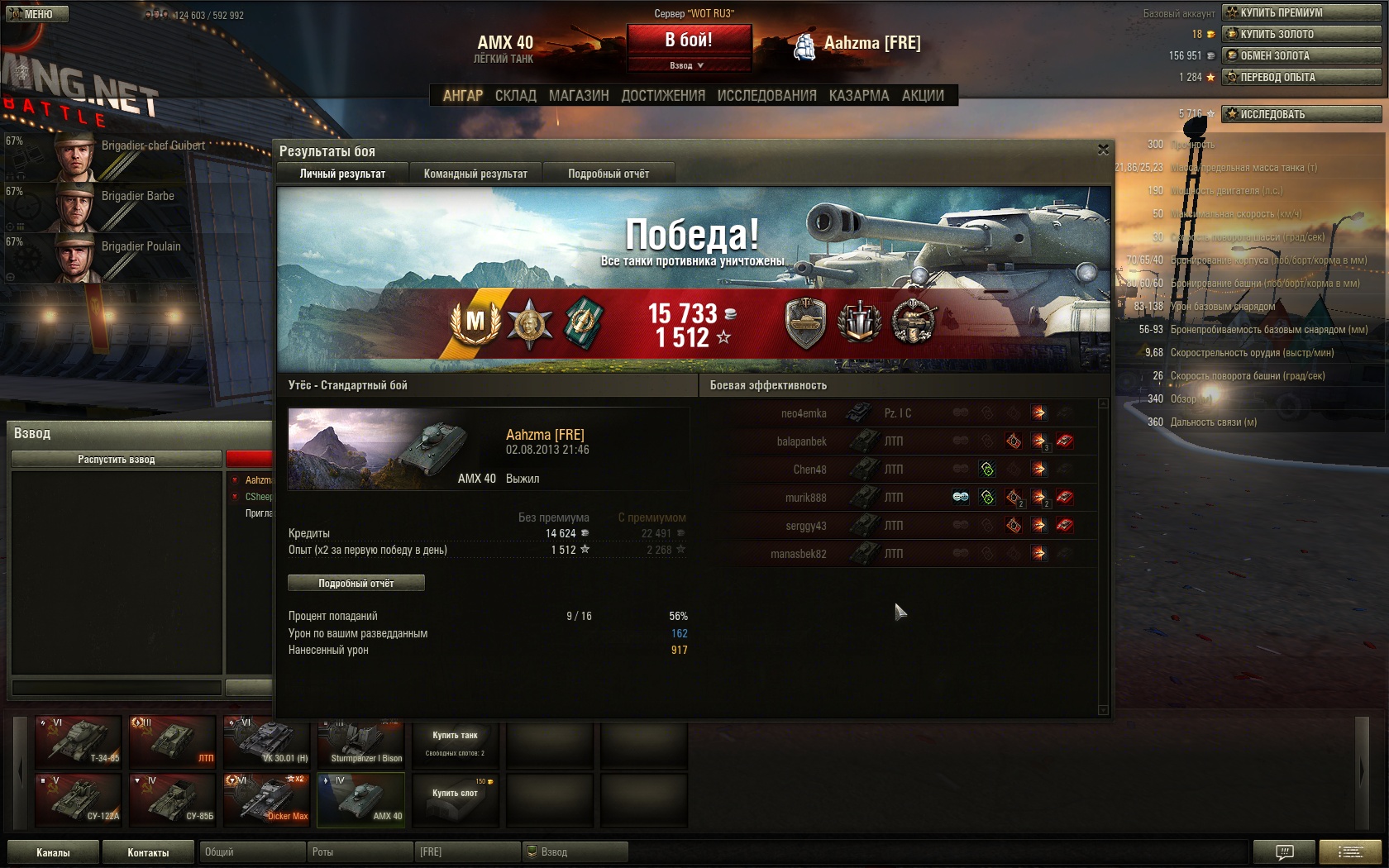Open the Подробный отчёт tab
Image resolution: width=1389 pixels, height=868 pixels.
609,174
